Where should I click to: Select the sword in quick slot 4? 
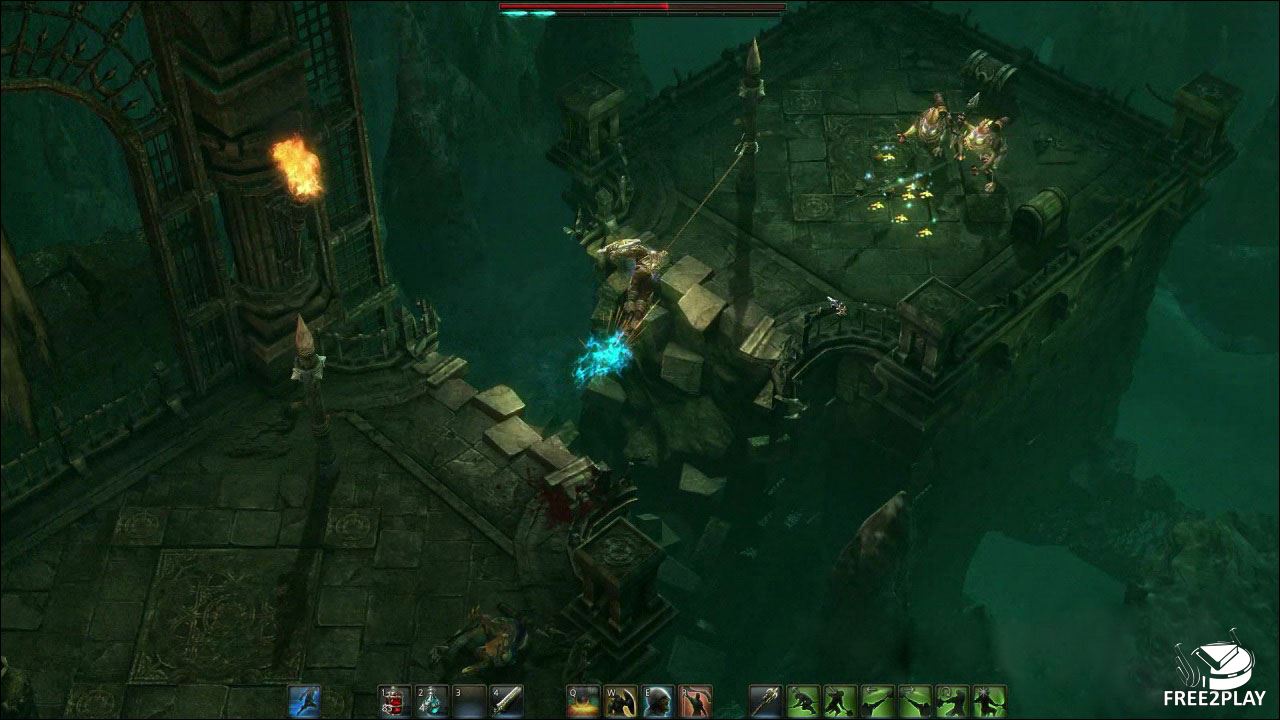(x=505, y=700)
